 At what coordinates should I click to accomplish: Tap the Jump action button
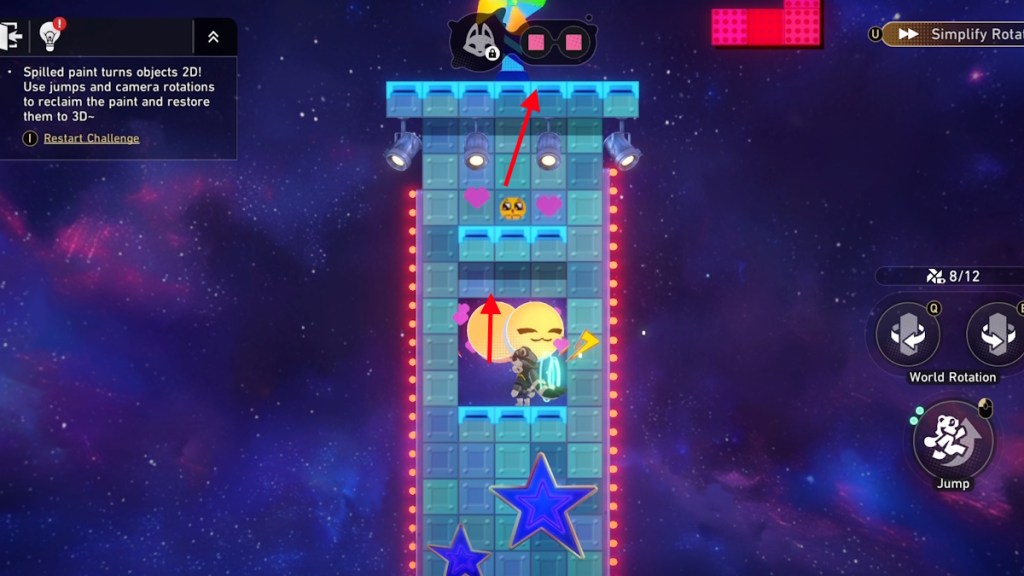pos(953,440)
